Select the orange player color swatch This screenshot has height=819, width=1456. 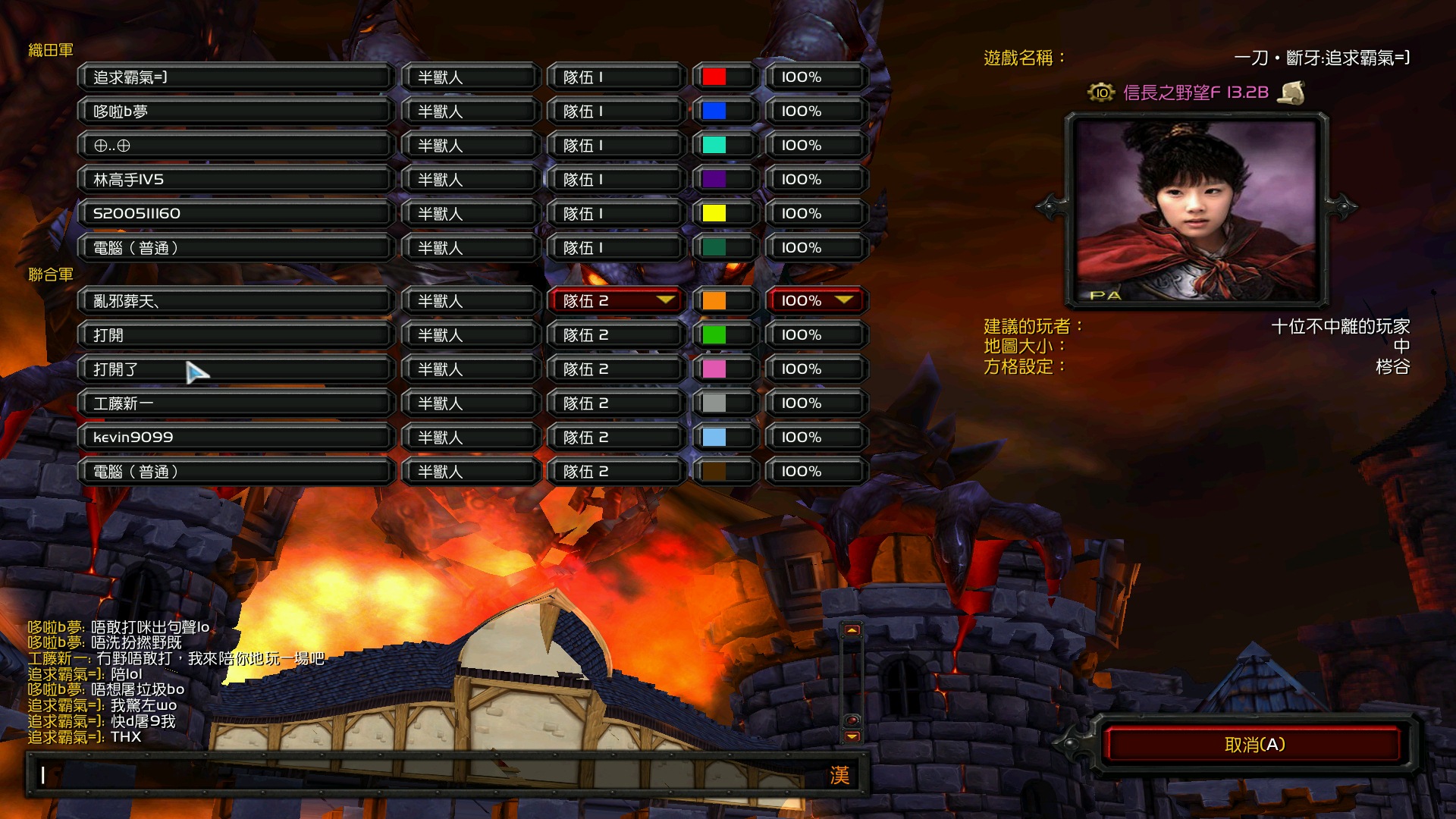[x=714, y=301]
